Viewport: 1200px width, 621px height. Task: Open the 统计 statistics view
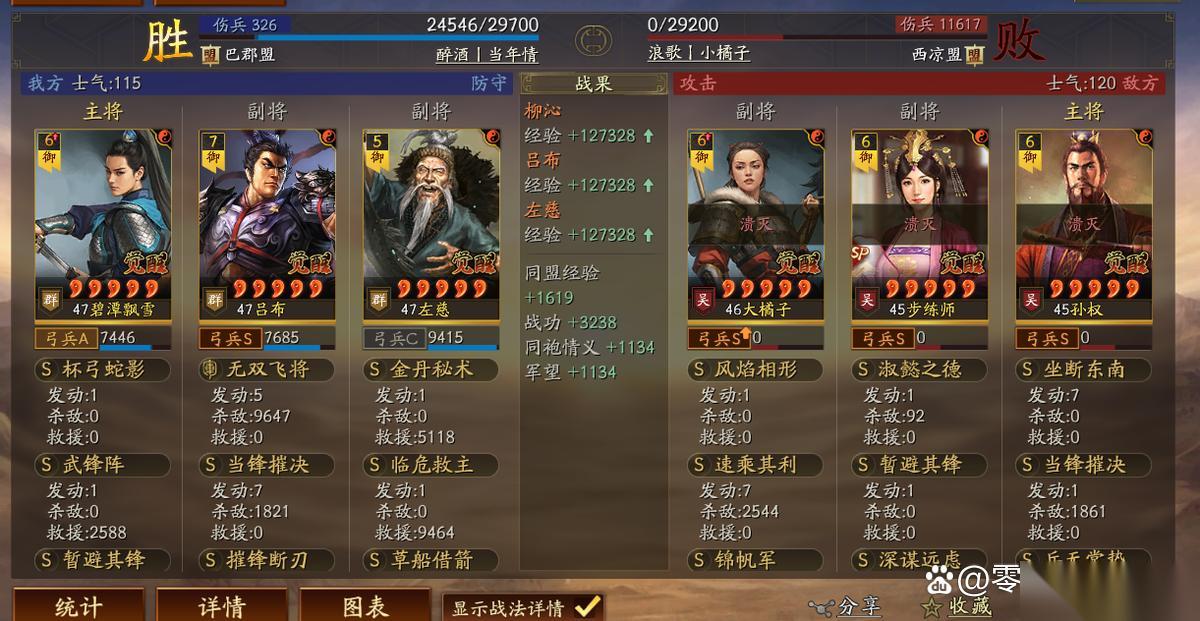tap(78, 606)
